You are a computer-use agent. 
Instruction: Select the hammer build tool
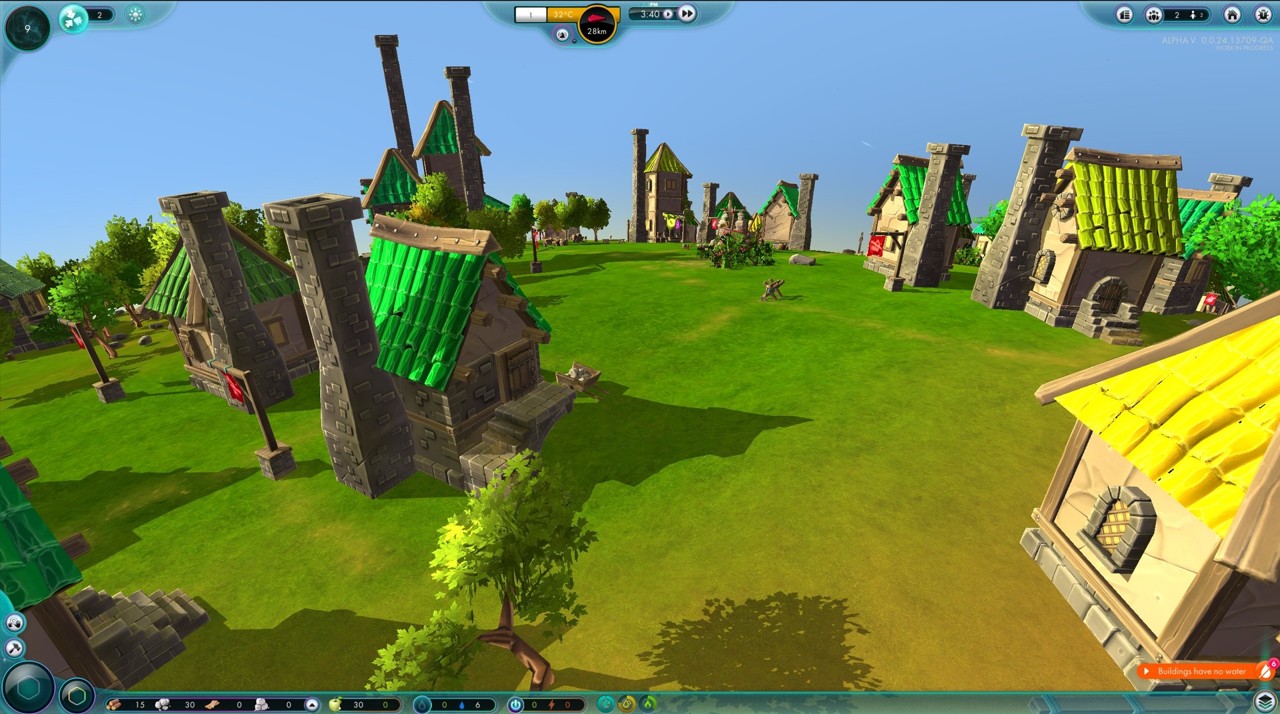coord(14,647)
